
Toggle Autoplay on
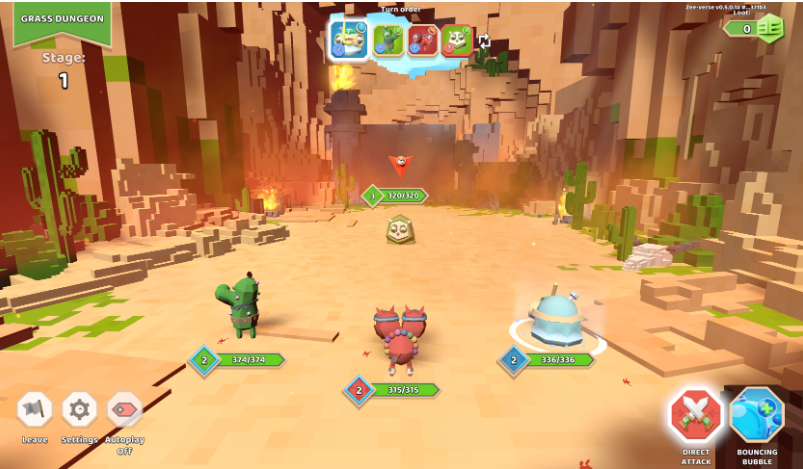tap(125, 409)
